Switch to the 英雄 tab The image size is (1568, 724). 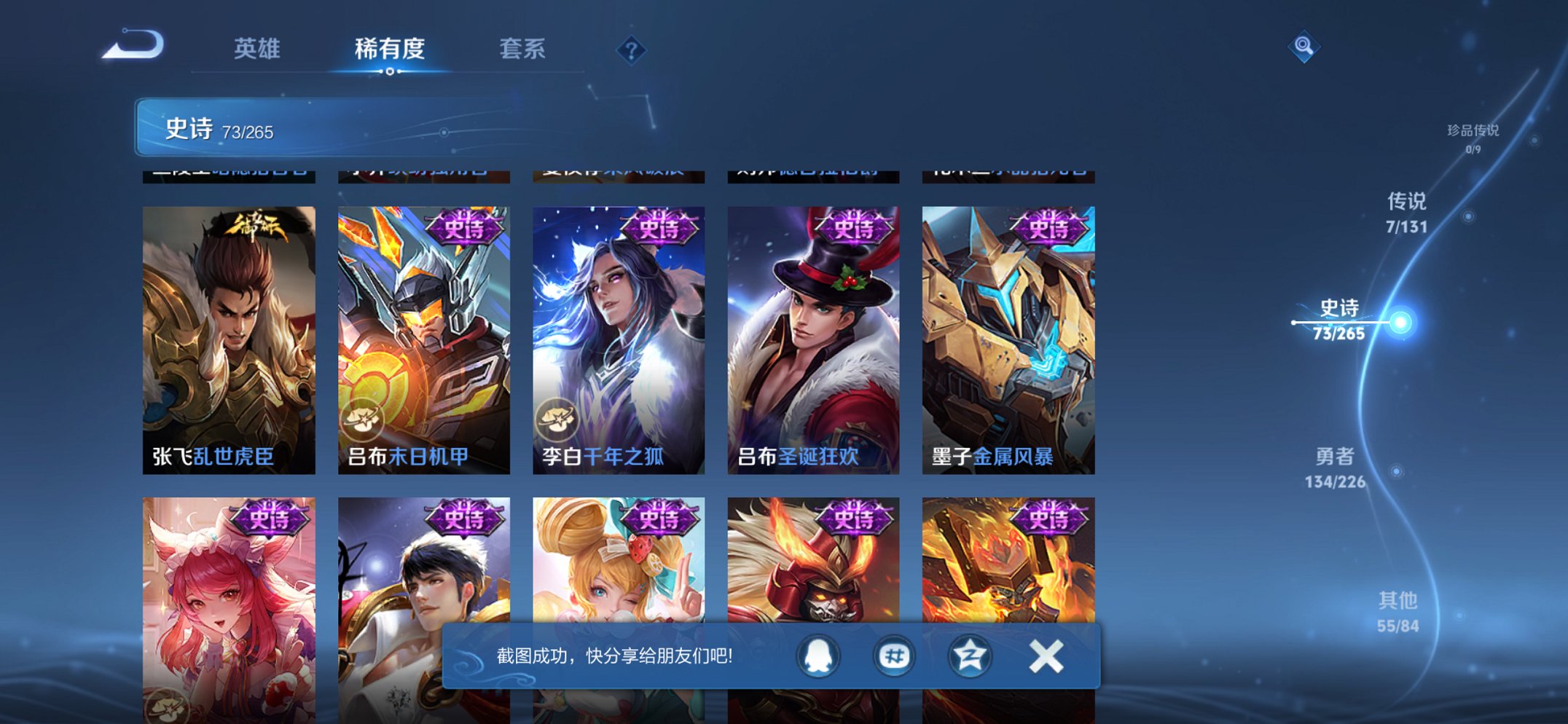coord(259,49)
